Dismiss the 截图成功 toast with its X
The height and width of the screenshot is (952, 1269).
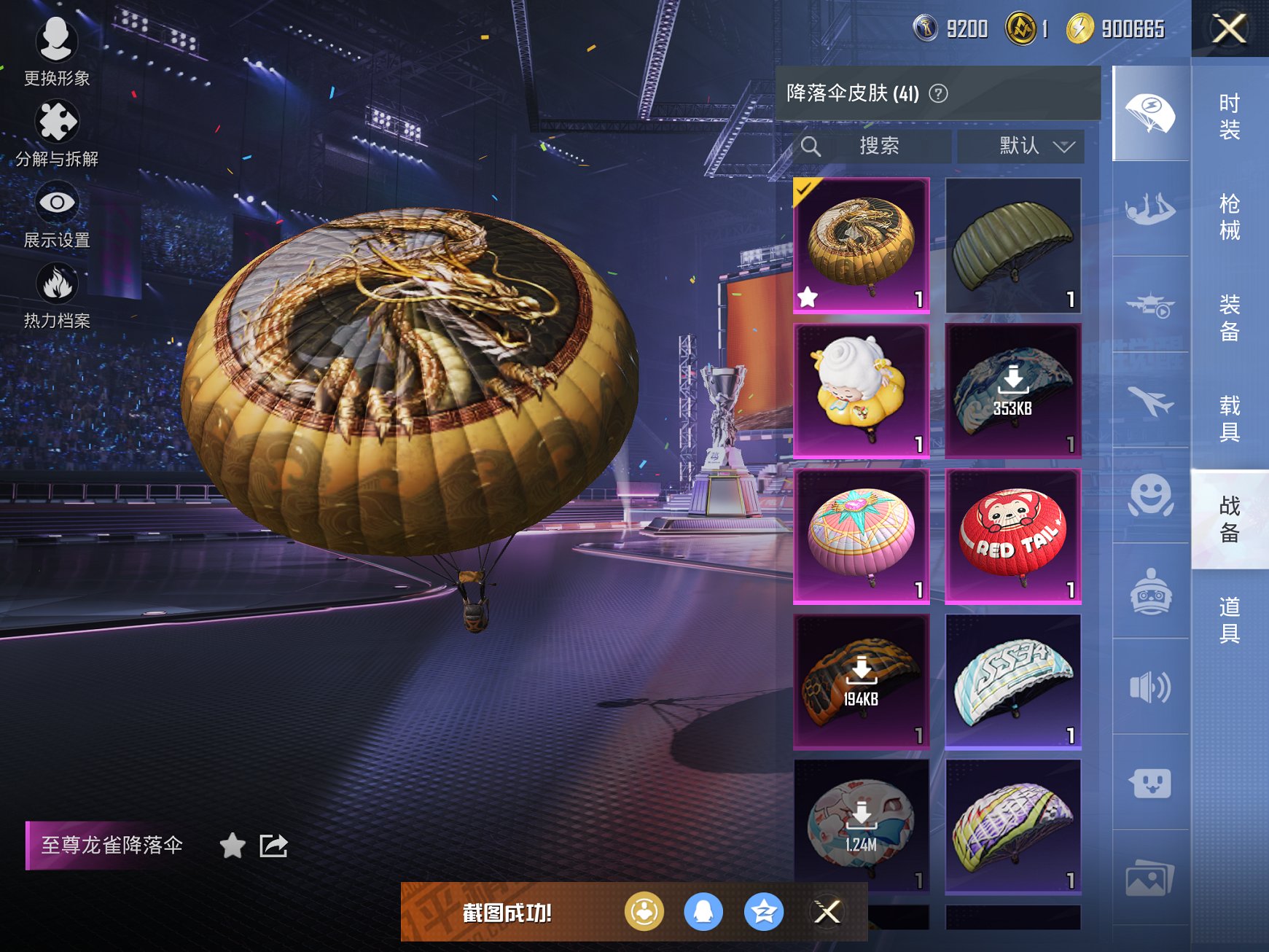click(824, 912)
